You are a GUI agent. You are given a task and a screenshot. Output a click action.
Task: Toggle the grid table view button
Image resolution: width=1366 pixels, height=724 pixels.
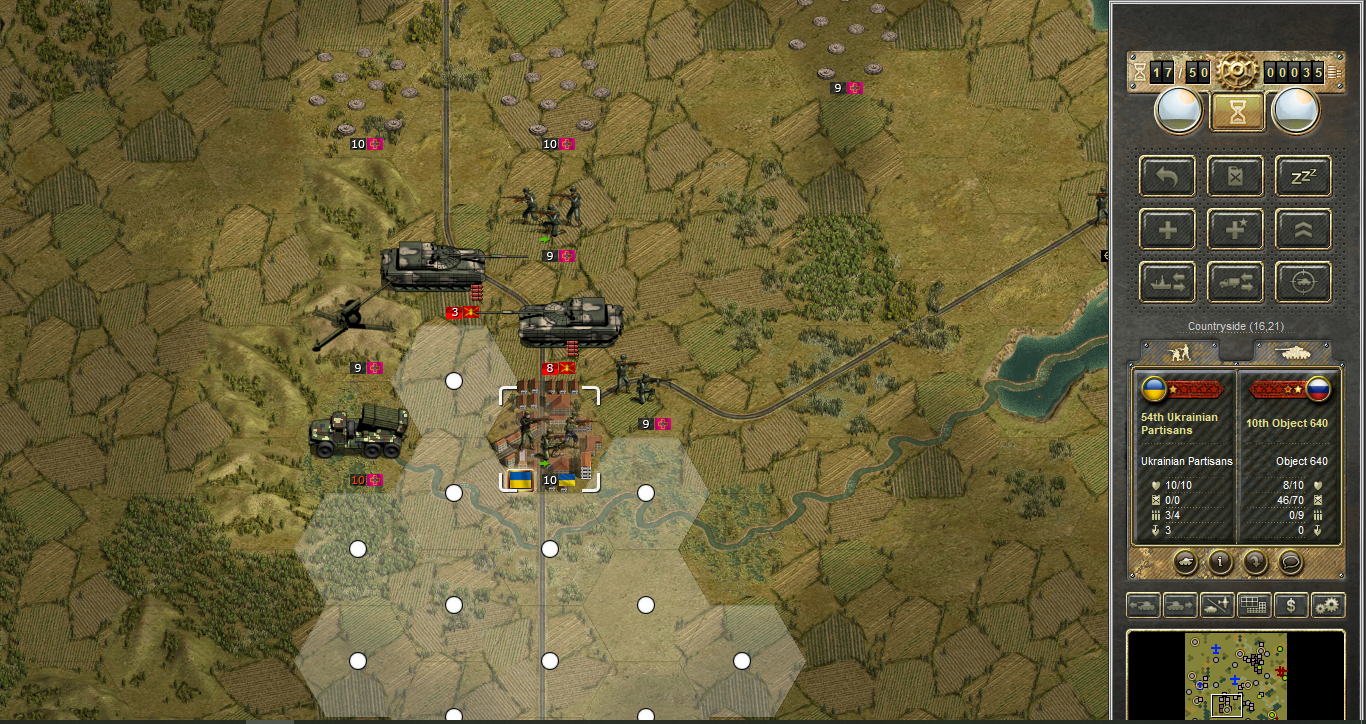1254,605
